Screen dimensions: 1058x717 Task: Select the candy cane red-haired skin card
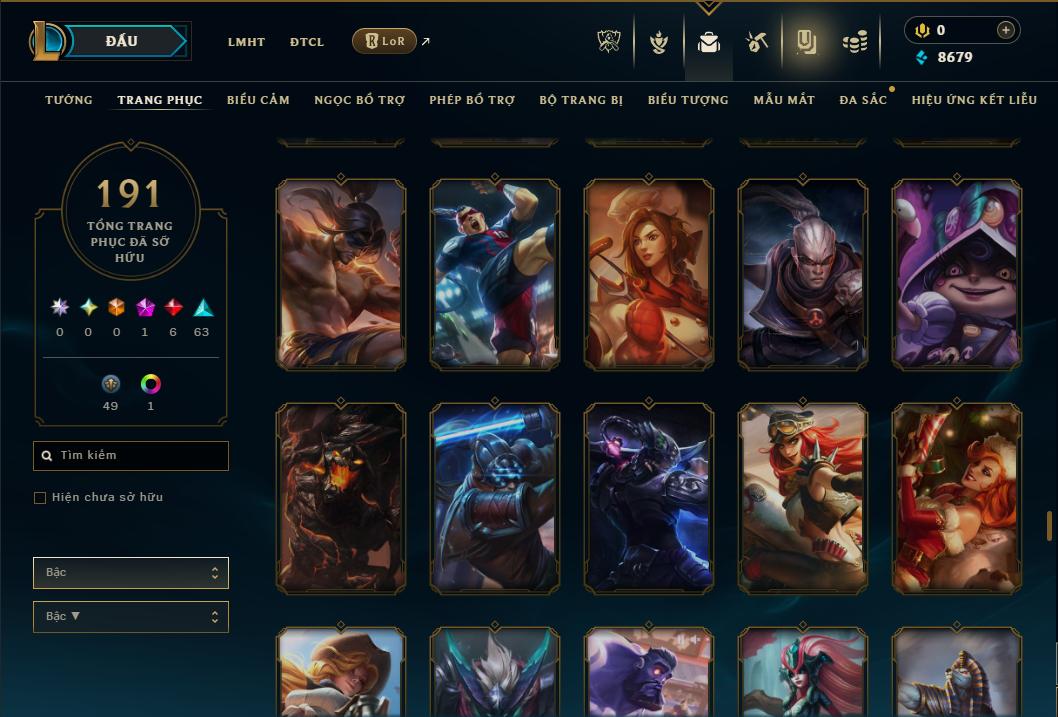[957, 498]
